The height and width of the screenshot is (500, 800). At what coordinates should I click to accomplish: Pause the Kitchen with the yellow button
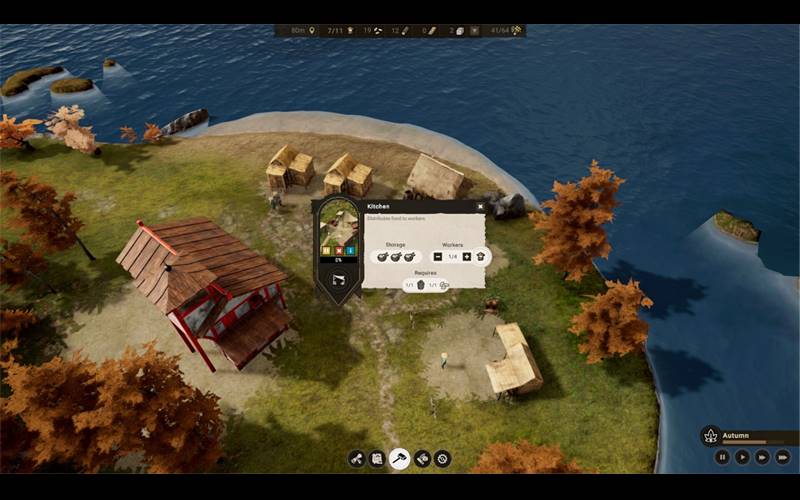click(x=327, y=250)
